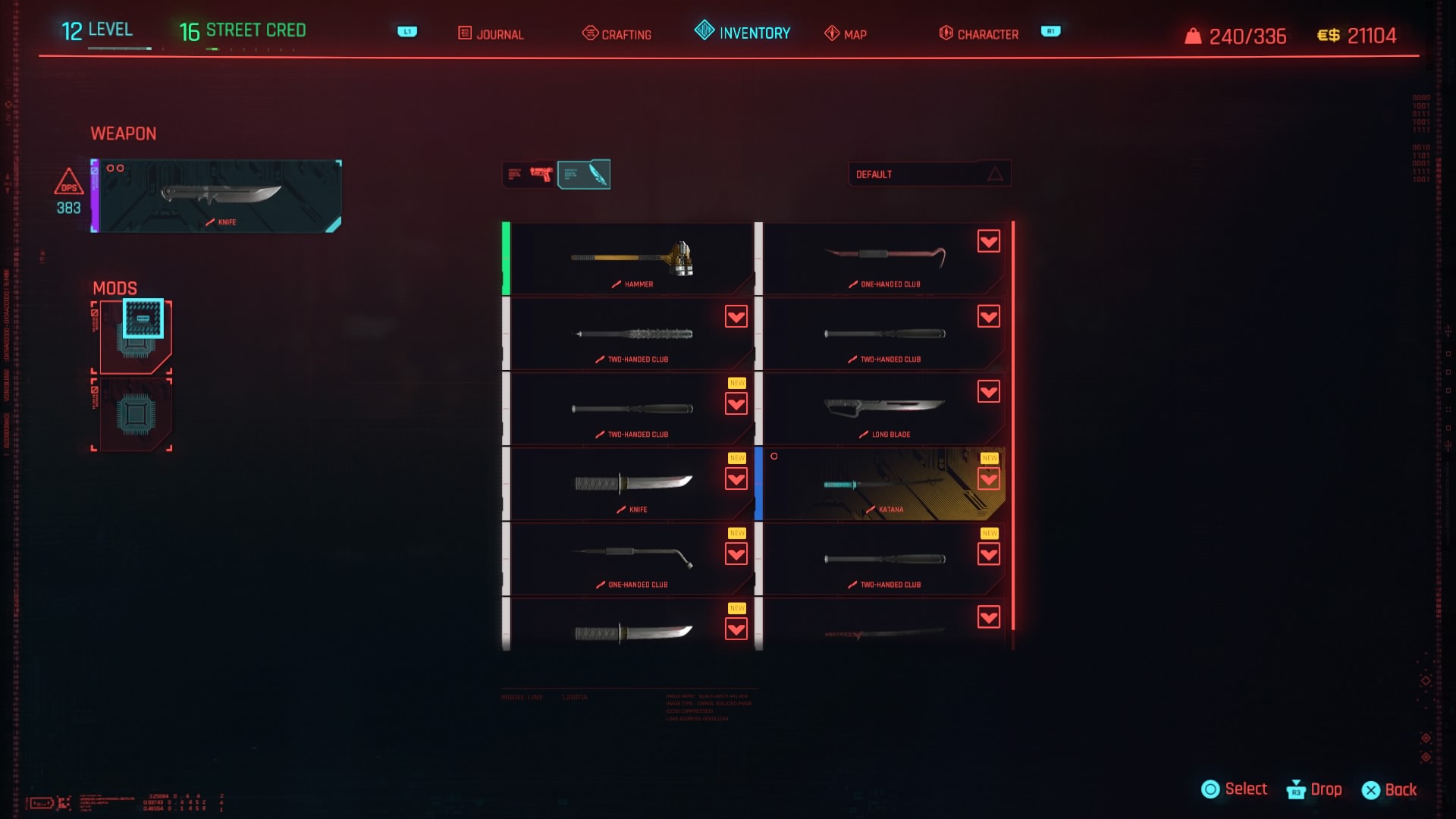Toggle the disassemble checkmark on the One-Handed Club
Image resolution: width=1456 pixels, height=819 pixels.
(988, 241)
